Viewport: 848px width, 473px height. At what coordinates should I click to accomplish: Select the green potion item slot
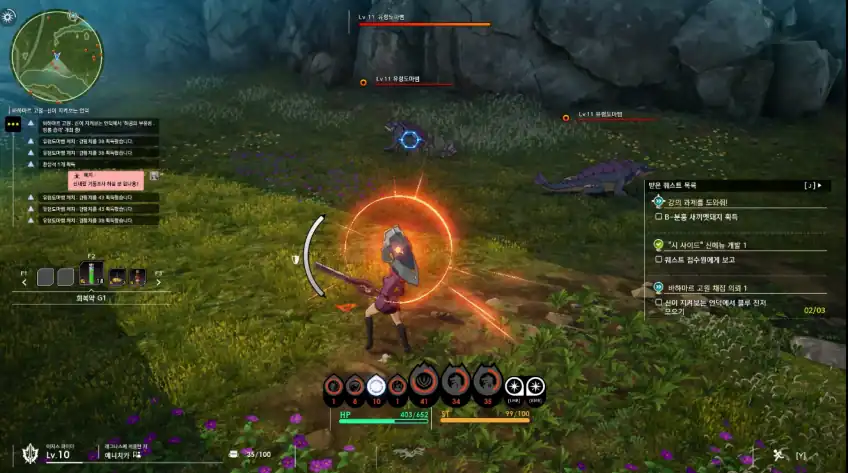[x=91, y=276]
